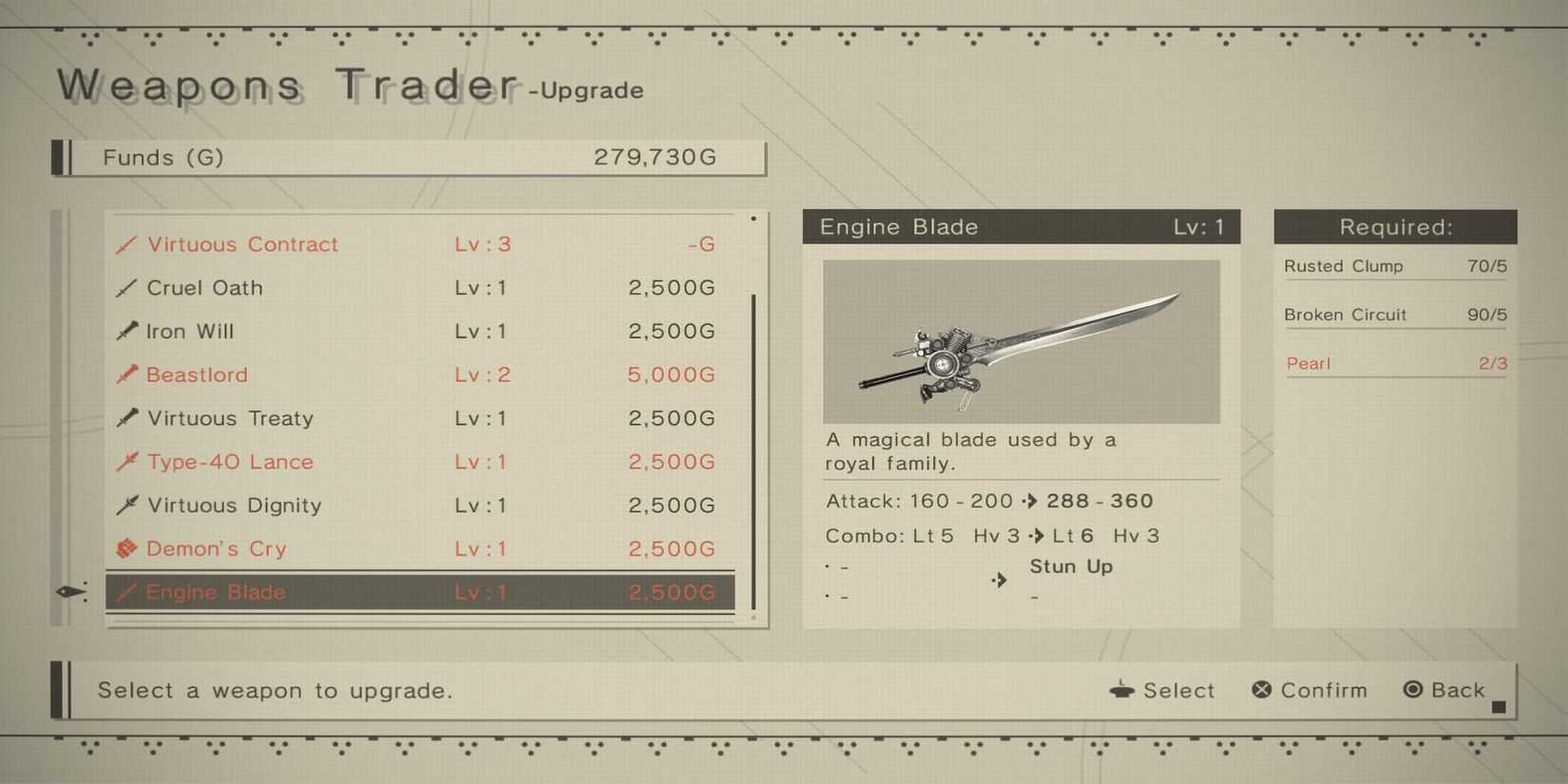Click the Virtuous Treaty spear icon
The image size is (1568, 784).
(128, 418)
